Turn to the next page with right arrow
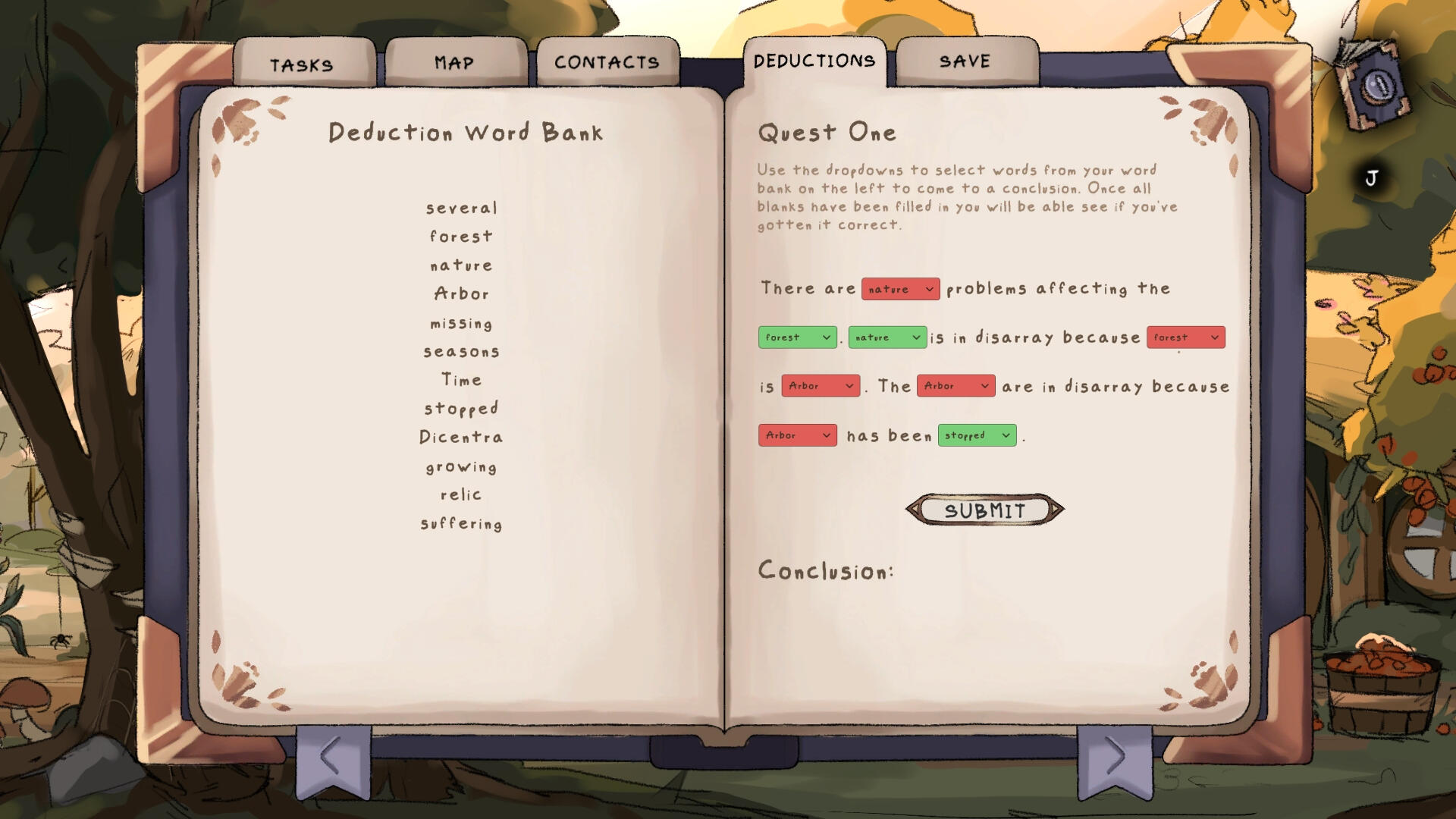This screenshot has height=819, width=1456. (x=1114, y=757)
